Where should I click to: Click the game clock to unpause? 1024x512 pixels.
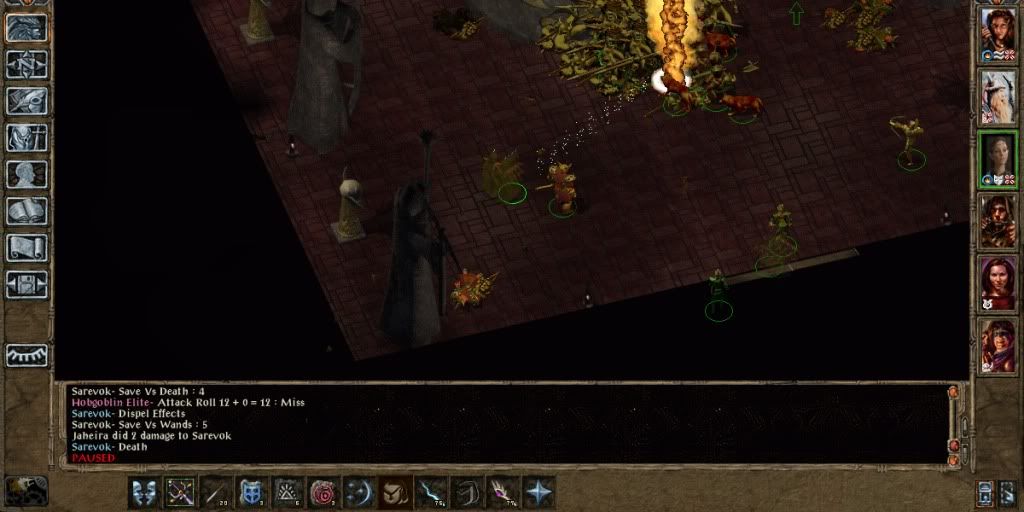26,489
